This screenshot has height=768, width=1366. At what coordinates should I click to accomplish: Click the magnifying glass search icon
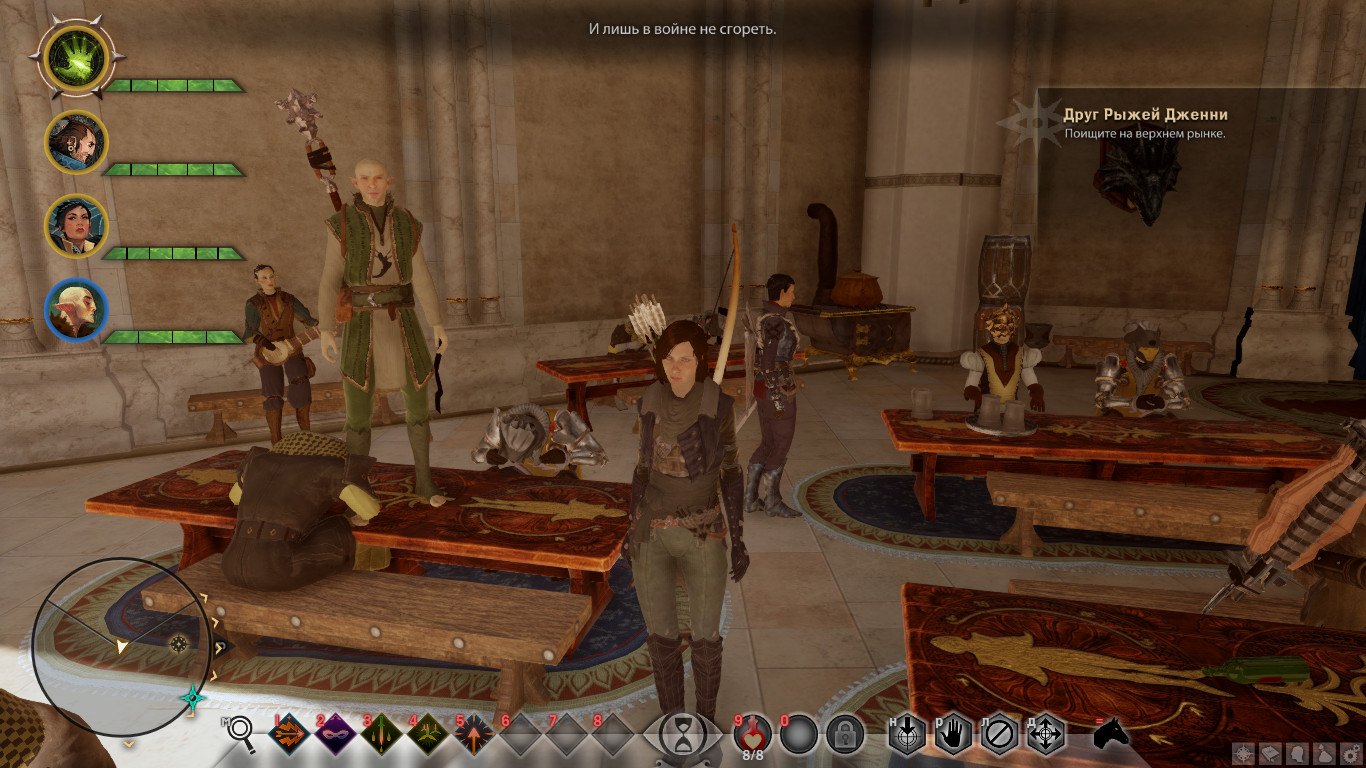pyautogui.click(x=240, y=734)
